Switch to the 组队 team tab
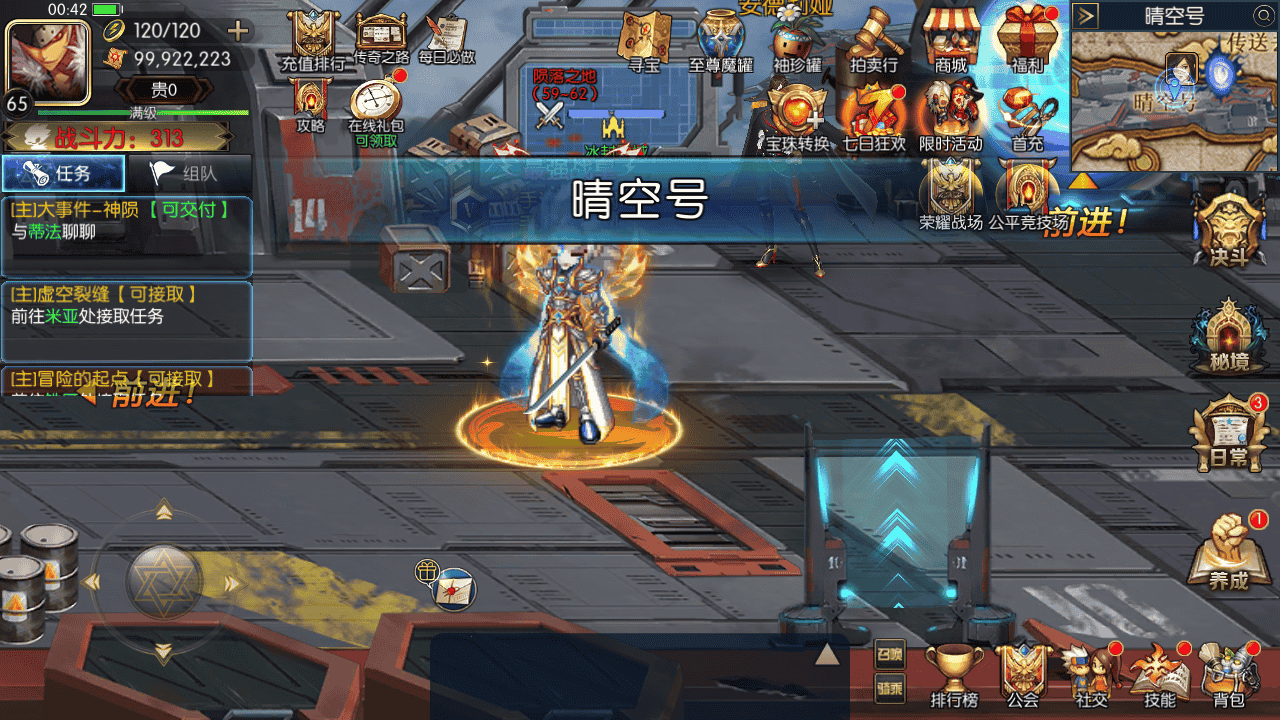Screen dimensions: 1280x720 [188, 174]
